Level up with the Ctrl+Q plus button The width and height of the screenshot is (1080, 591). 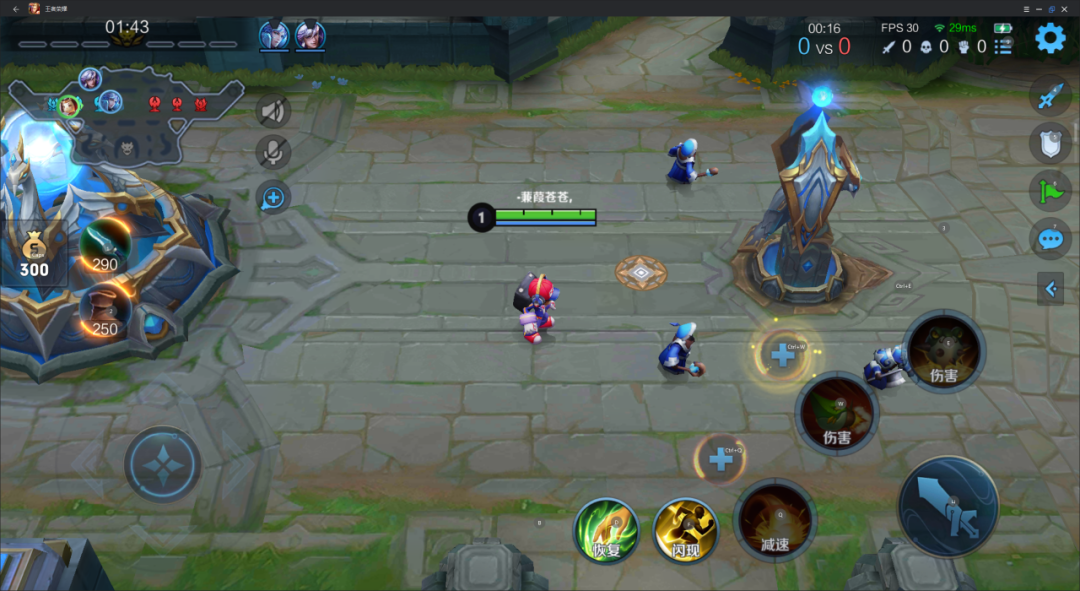click(x=721, y=459)
